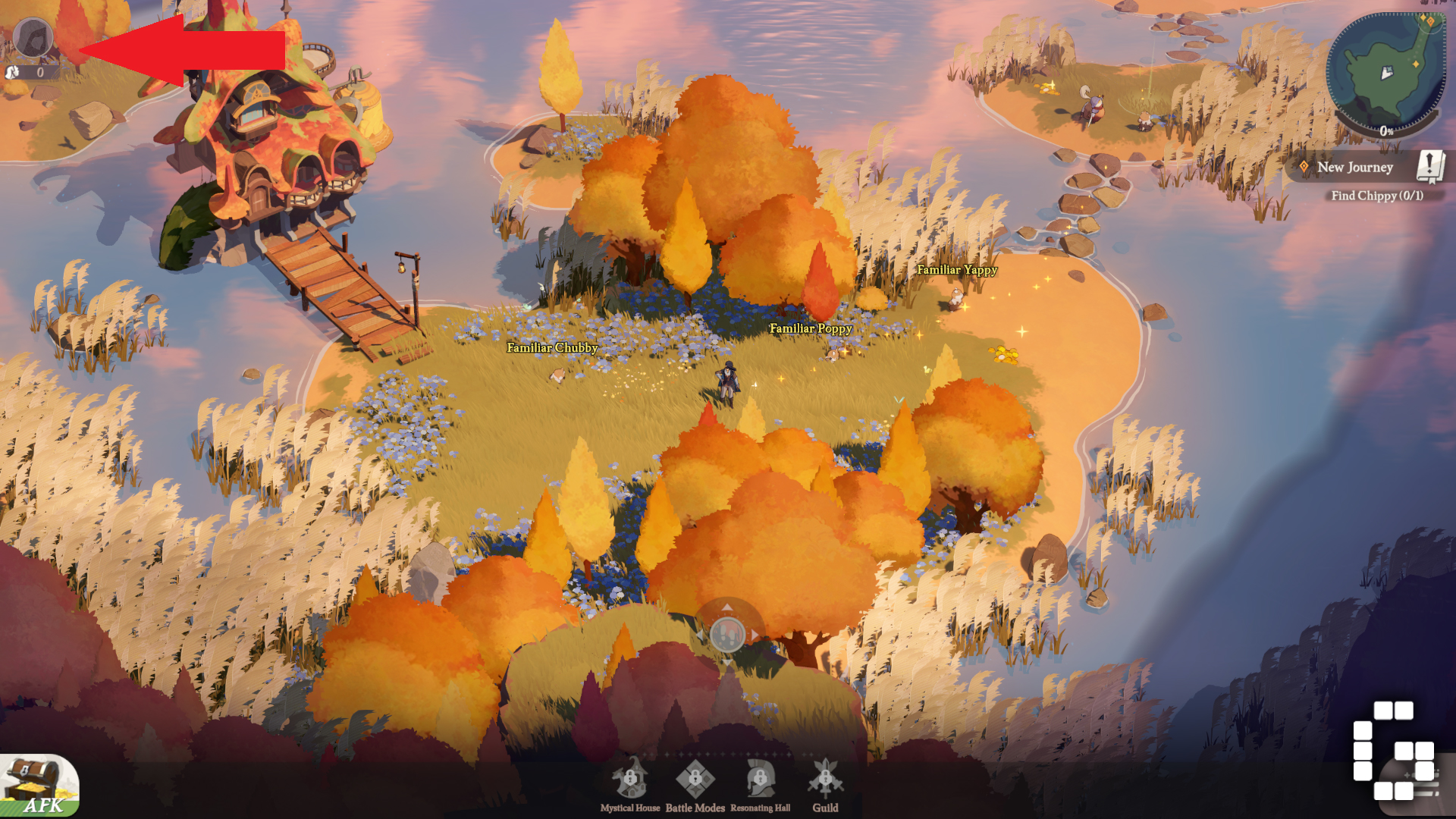
Task: Track the Find Chippy objective
Action: [1376, 196]
